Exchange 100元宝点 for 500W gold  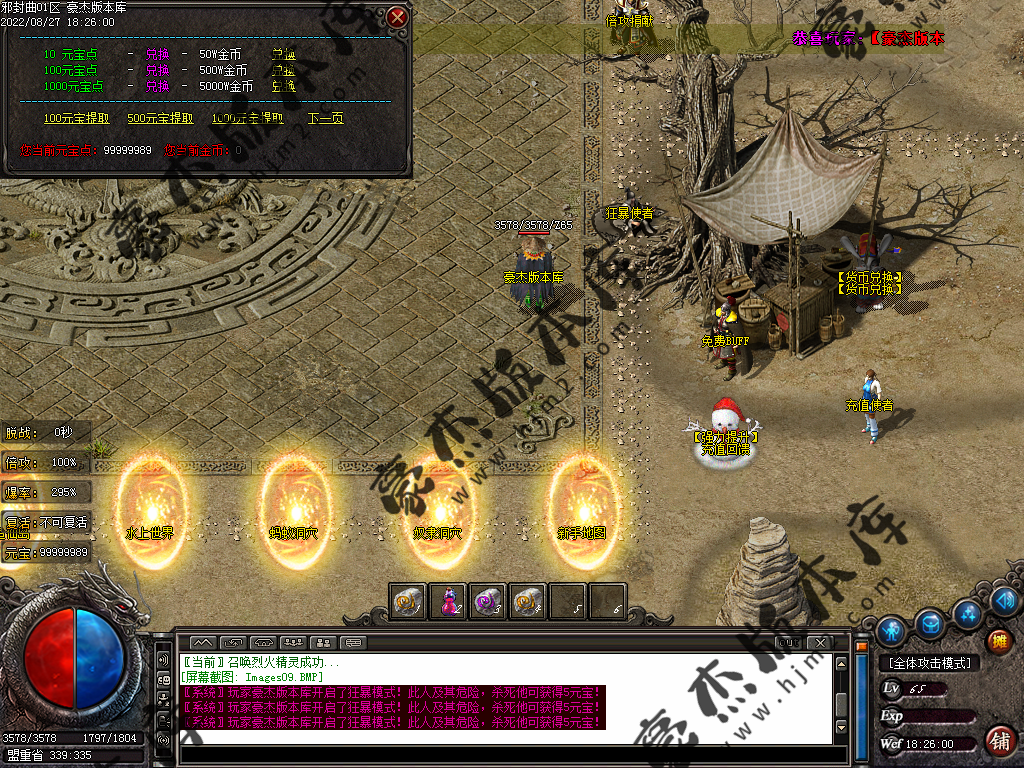(283, 70)
